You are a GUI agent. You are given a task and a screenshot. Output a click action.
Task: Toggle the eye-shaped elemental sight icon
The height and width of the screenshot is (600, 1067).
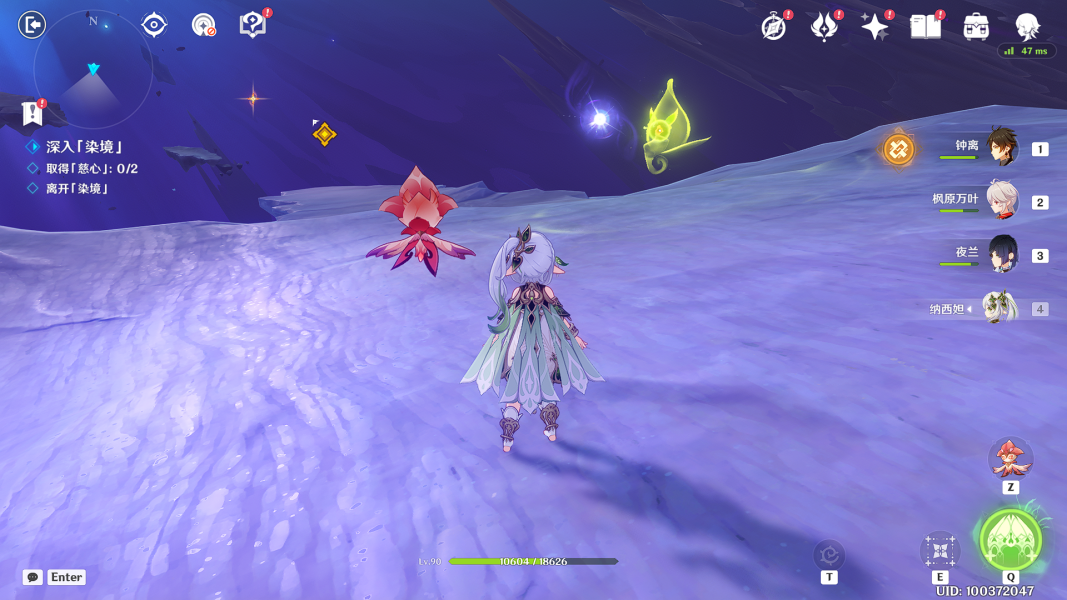point(154,25)
